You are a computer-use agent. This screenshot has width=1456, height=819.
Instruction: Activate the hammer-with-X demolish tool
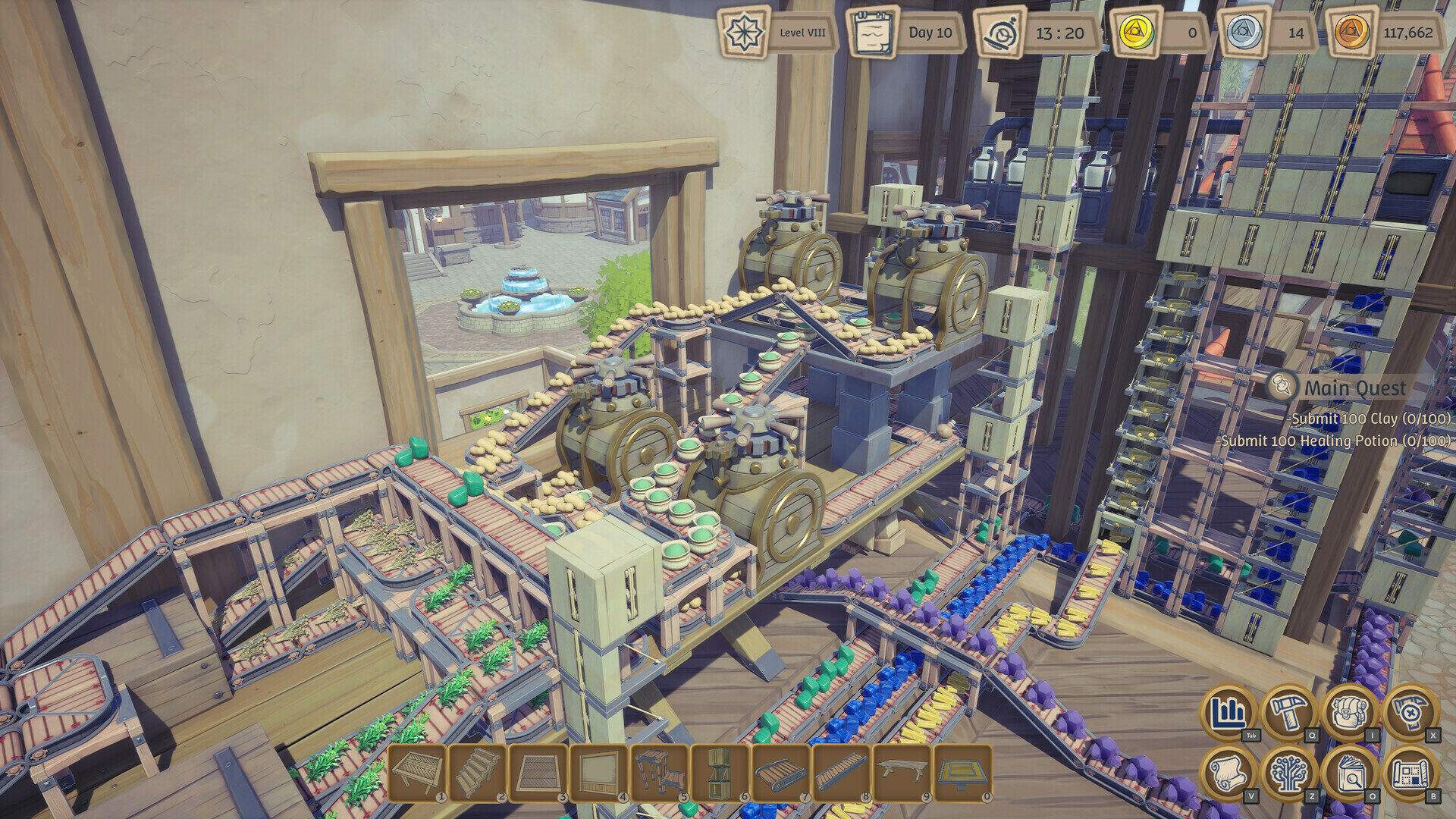pyautogui.click(x=1410, y=712)
